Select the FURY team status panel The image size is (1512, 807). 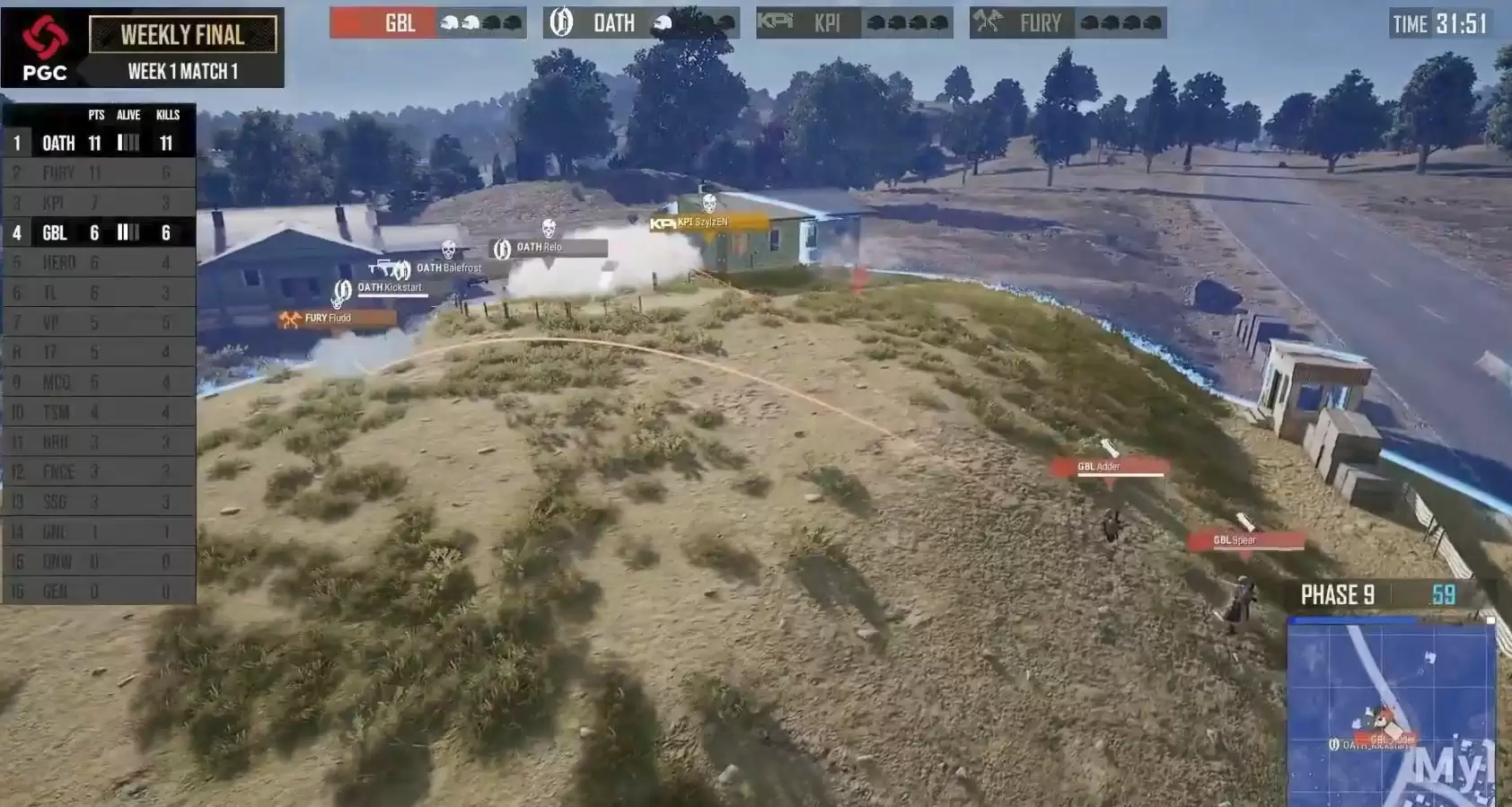1068,22
